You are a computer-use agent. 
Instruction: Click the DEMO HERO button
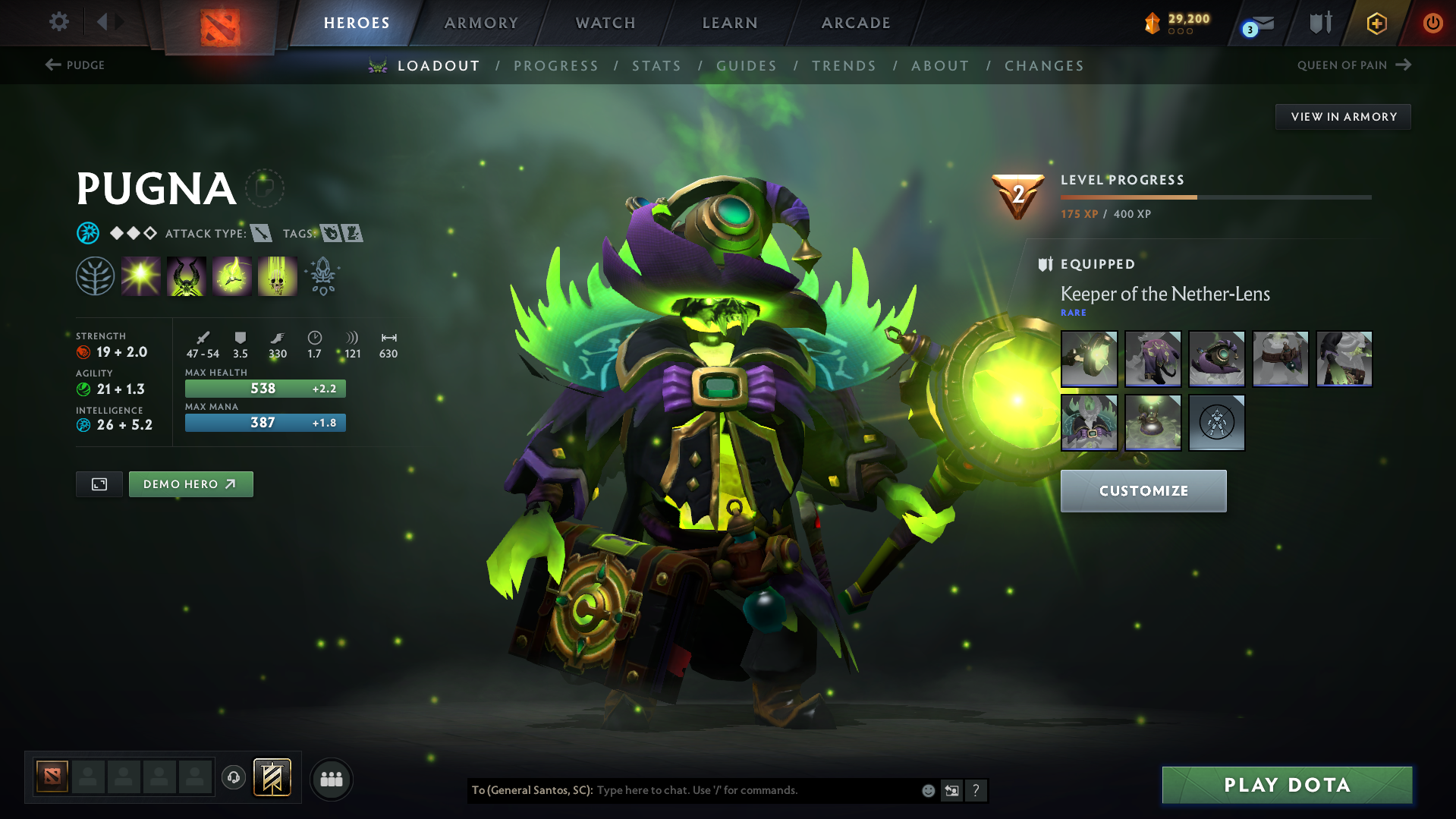point(190,484)
